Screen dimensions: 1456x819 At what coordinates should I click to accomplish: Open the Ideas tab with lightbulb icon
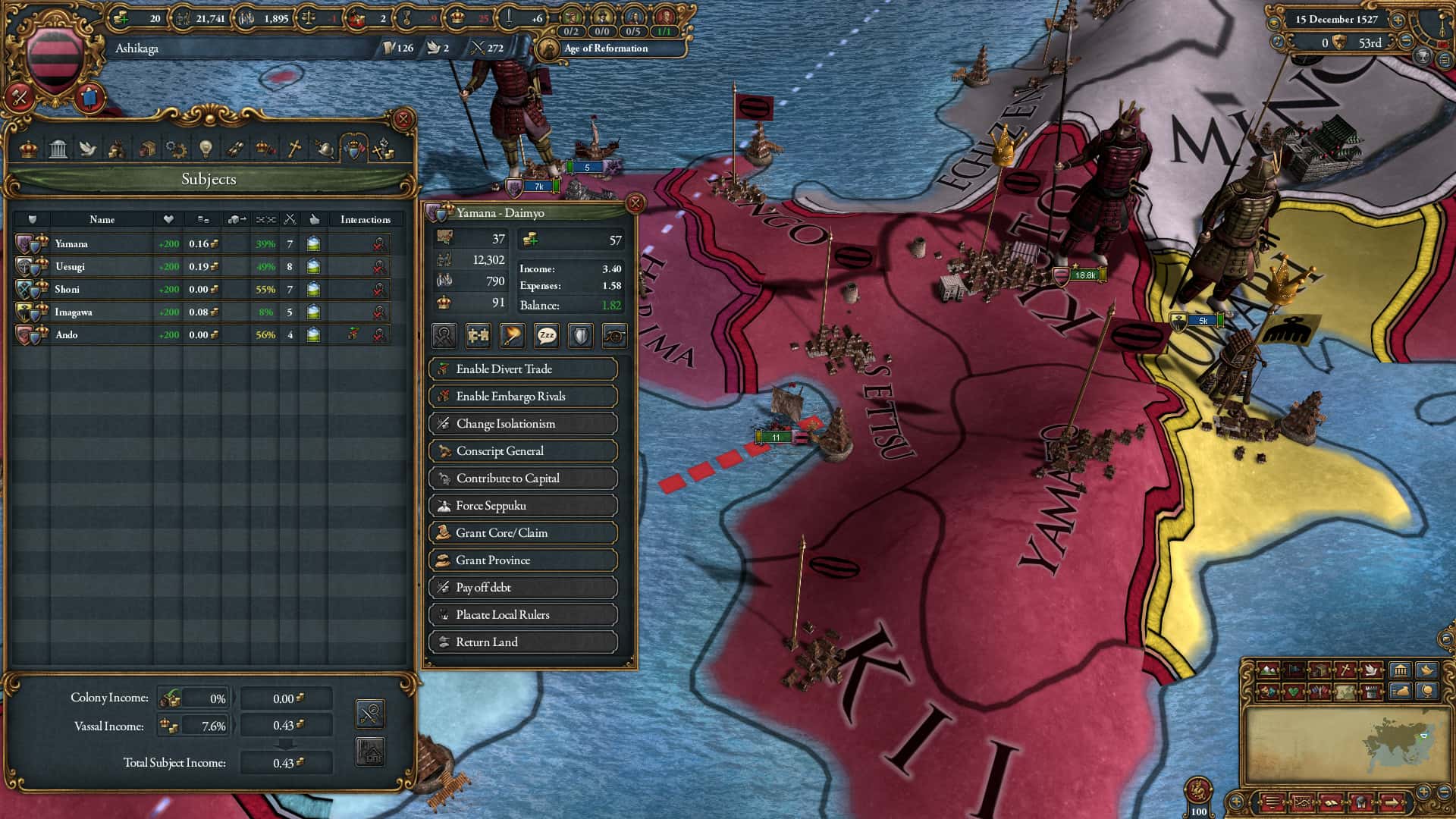[204, 149]
